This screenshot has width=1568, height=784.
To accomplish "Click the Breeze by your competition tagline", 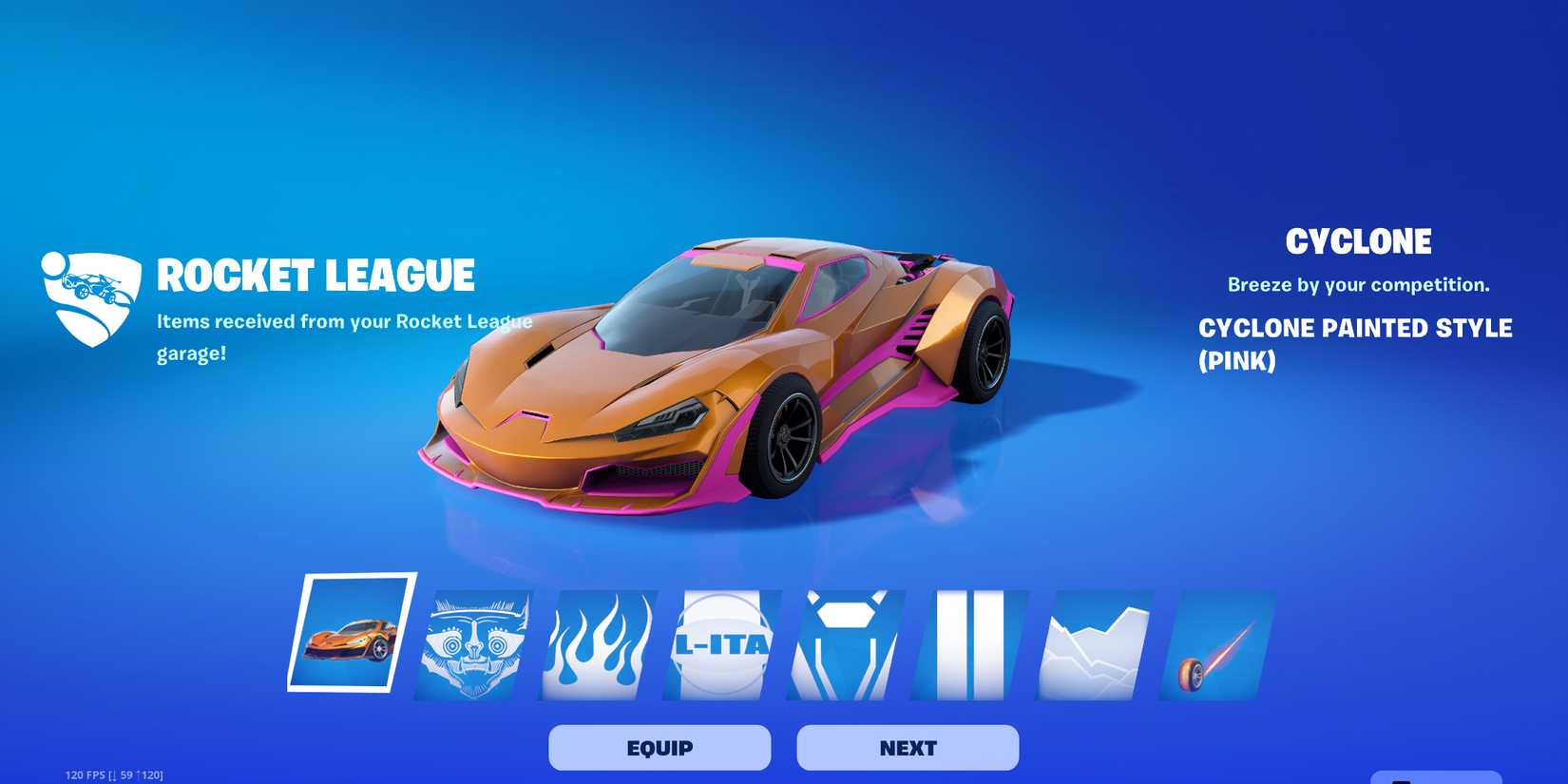I will pyautogui.click(x=1359, y=284).
